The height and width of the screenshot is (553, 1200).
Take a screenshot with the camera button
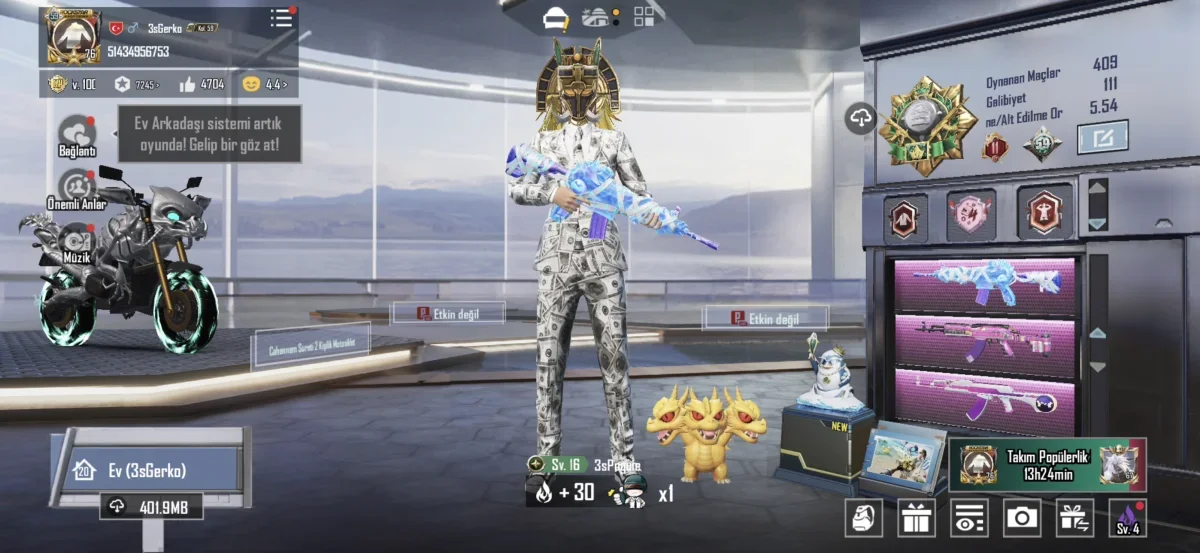(x=1021, y=517)
